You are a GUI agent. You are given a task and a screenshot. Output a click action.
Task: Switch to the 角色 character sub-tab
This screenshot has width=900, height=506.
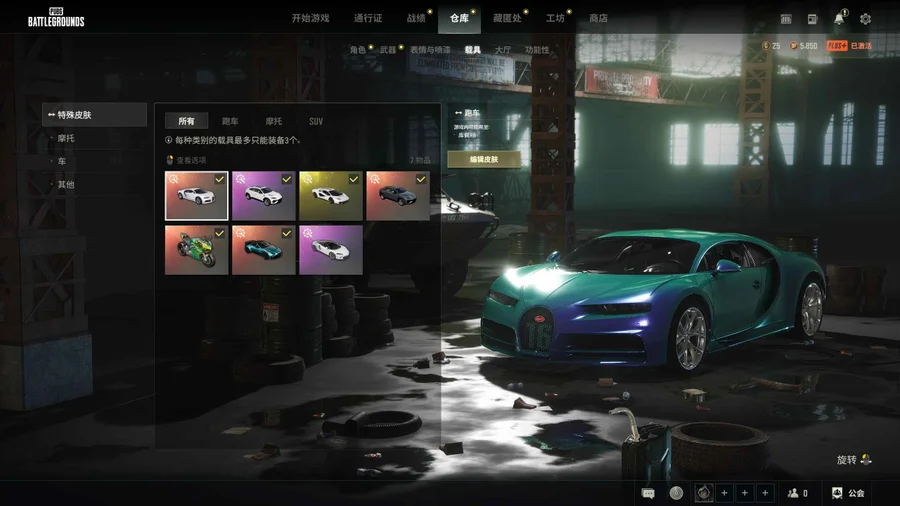pos(357,49)
